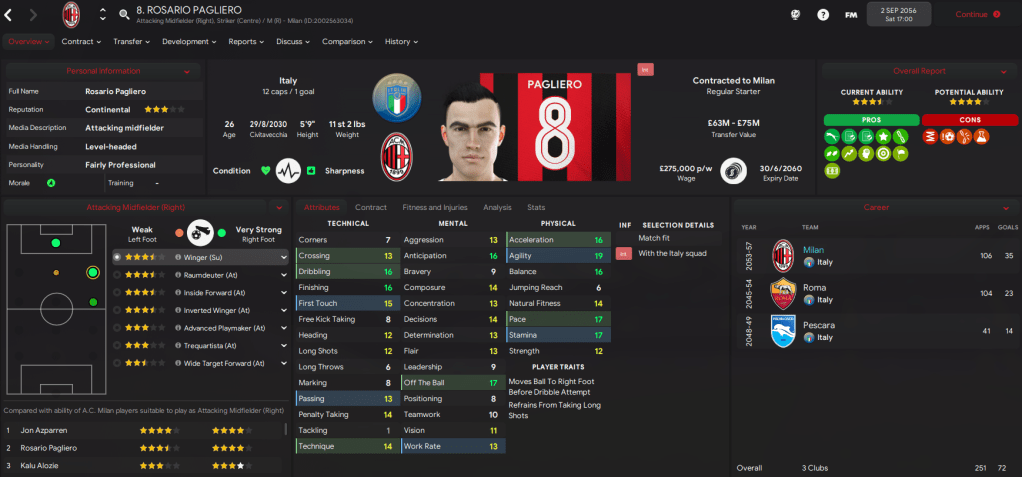Open the Comparison menu
The image size is (1022, 477).
click(347, 42)
